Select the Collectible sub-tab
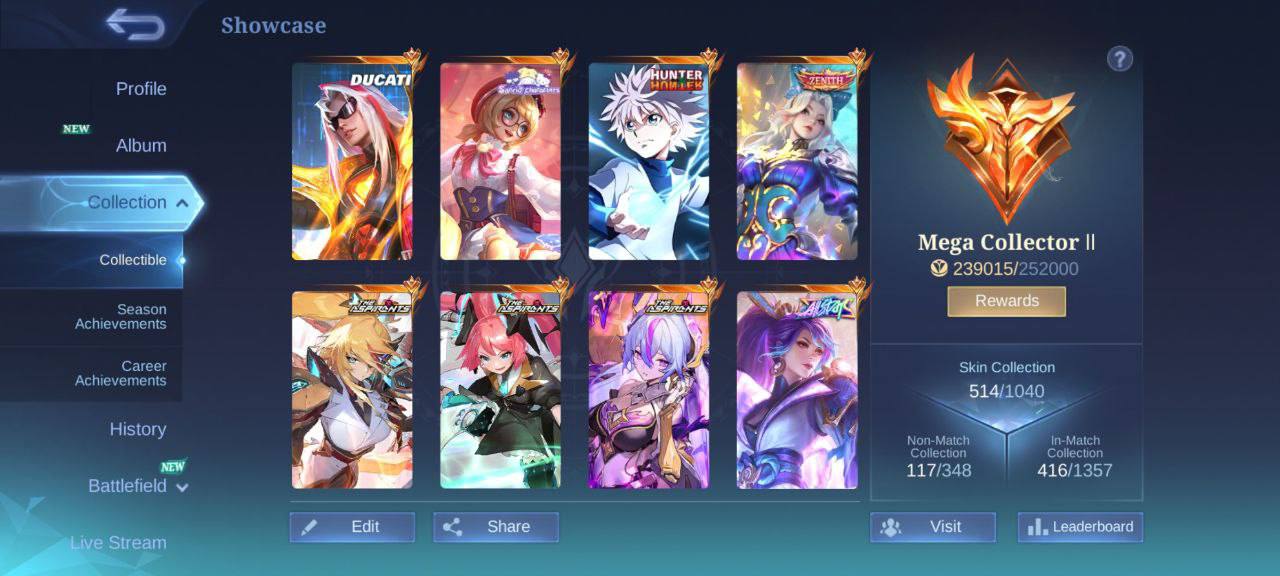 (133, 260)
